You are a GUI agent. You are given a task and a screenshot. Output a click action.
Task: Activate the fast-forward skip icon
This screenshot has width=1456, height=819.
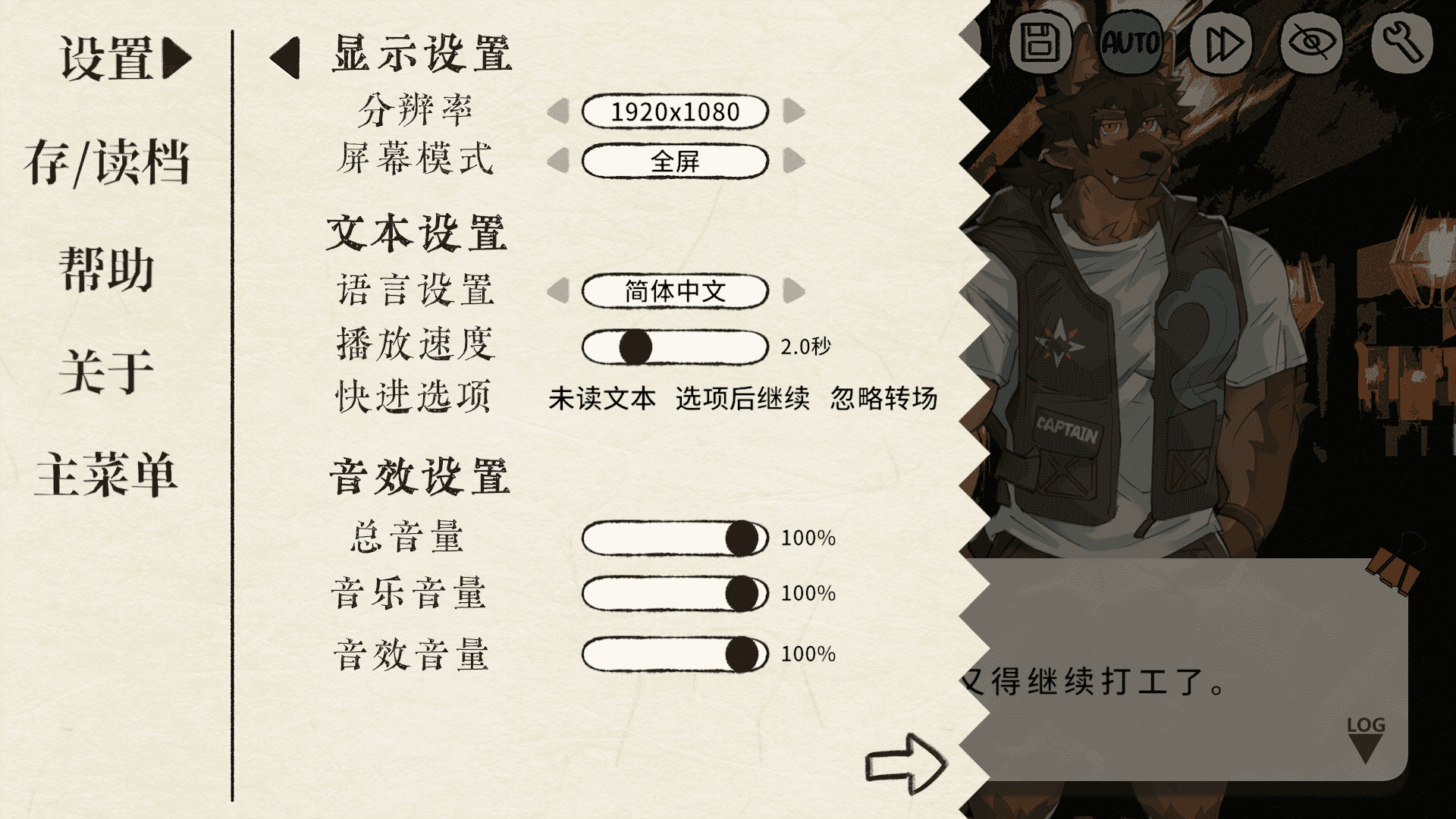pos(1222,43)
